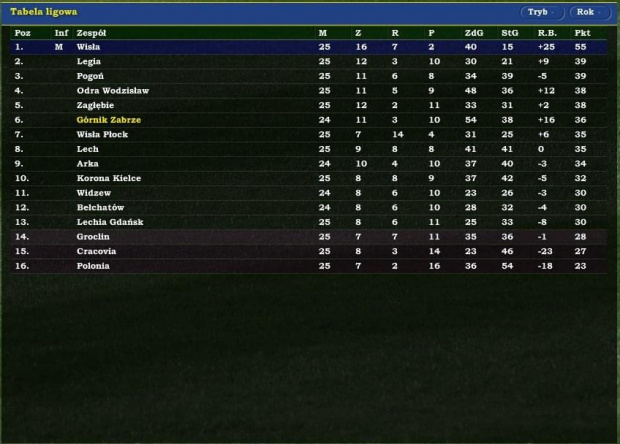Select the Wisła Płock row

pyautogui.click(x=102, y=134)
